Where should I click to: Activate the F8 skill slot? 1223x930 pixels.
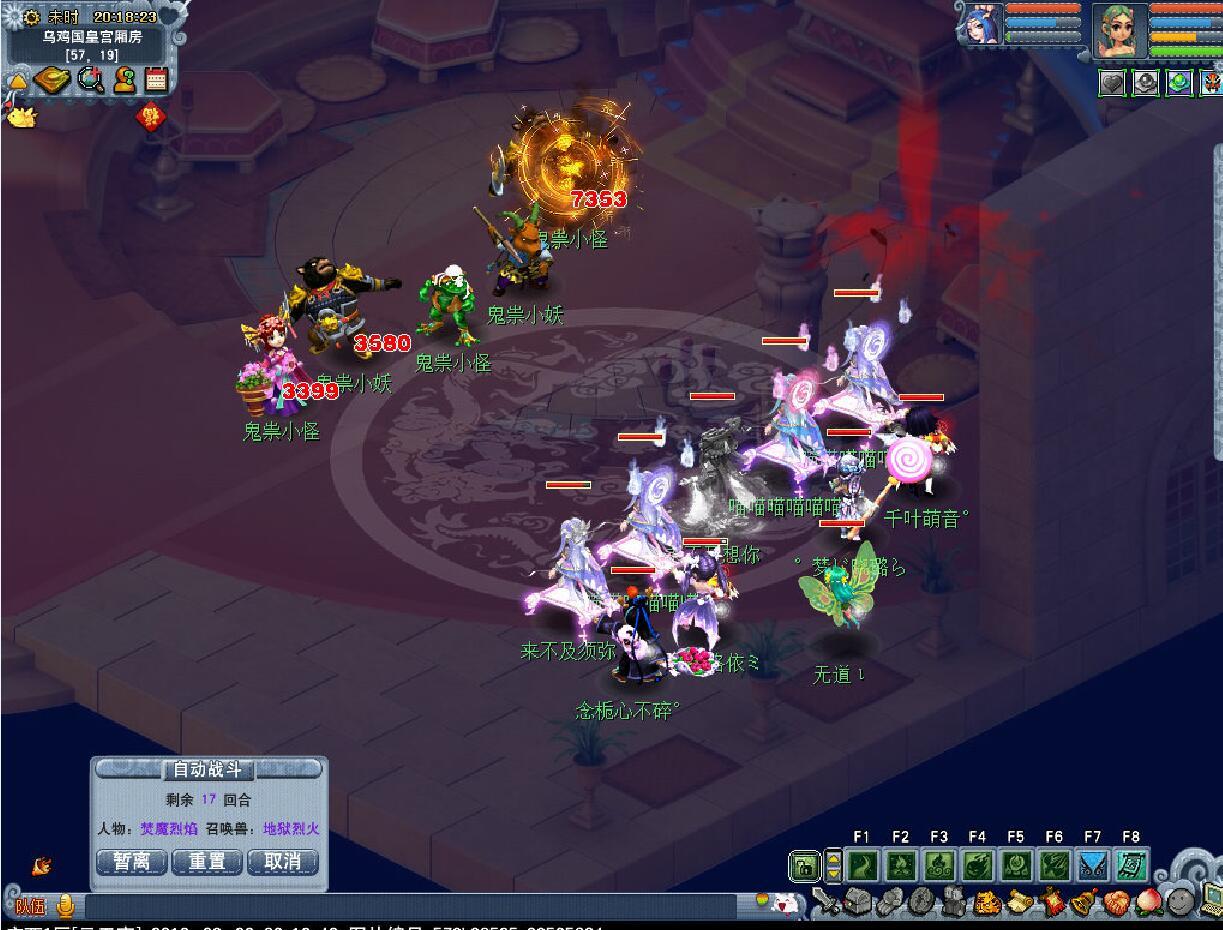click(1131, 865)
